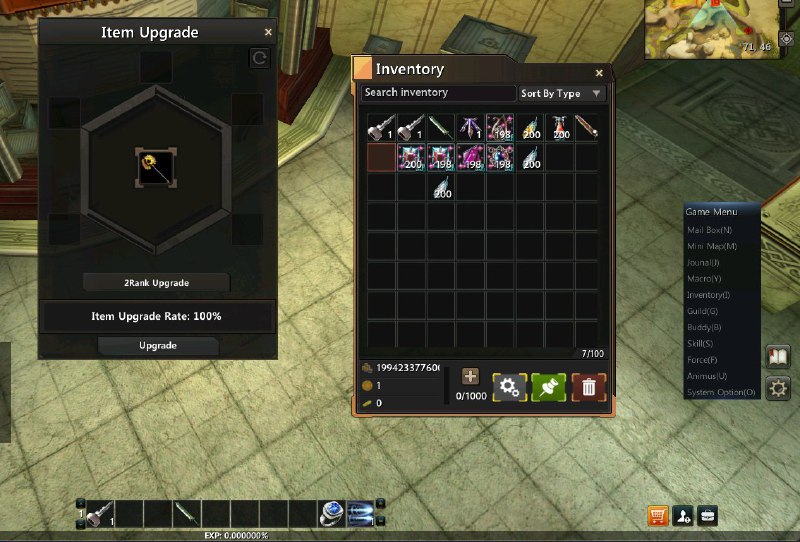The image size is (800, 542).
Task: Select the item in the upgrade hexagon slot
Action: point(156,167)
